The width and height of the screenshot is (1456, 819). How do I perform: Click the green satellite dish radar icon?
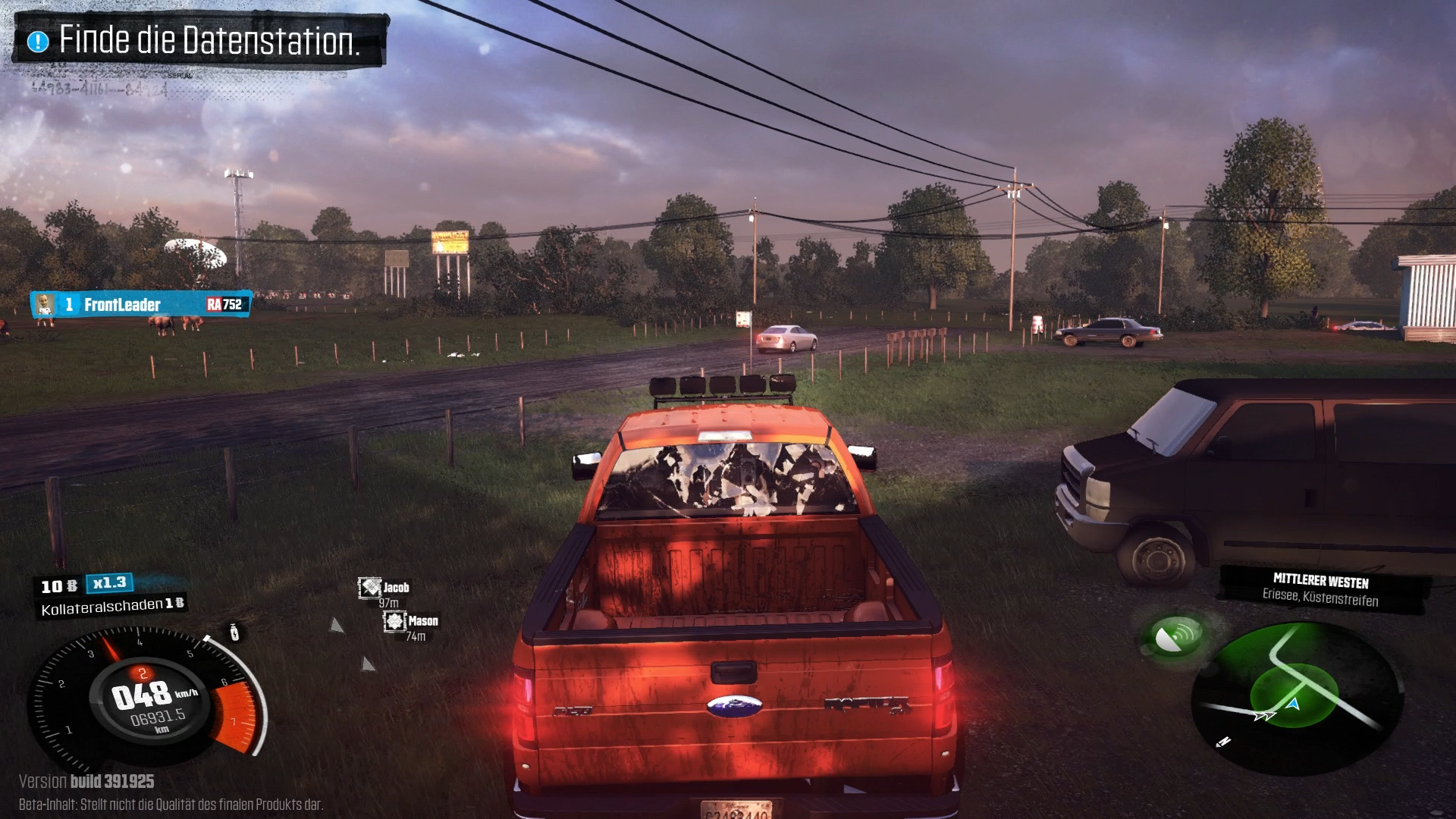1175,636
